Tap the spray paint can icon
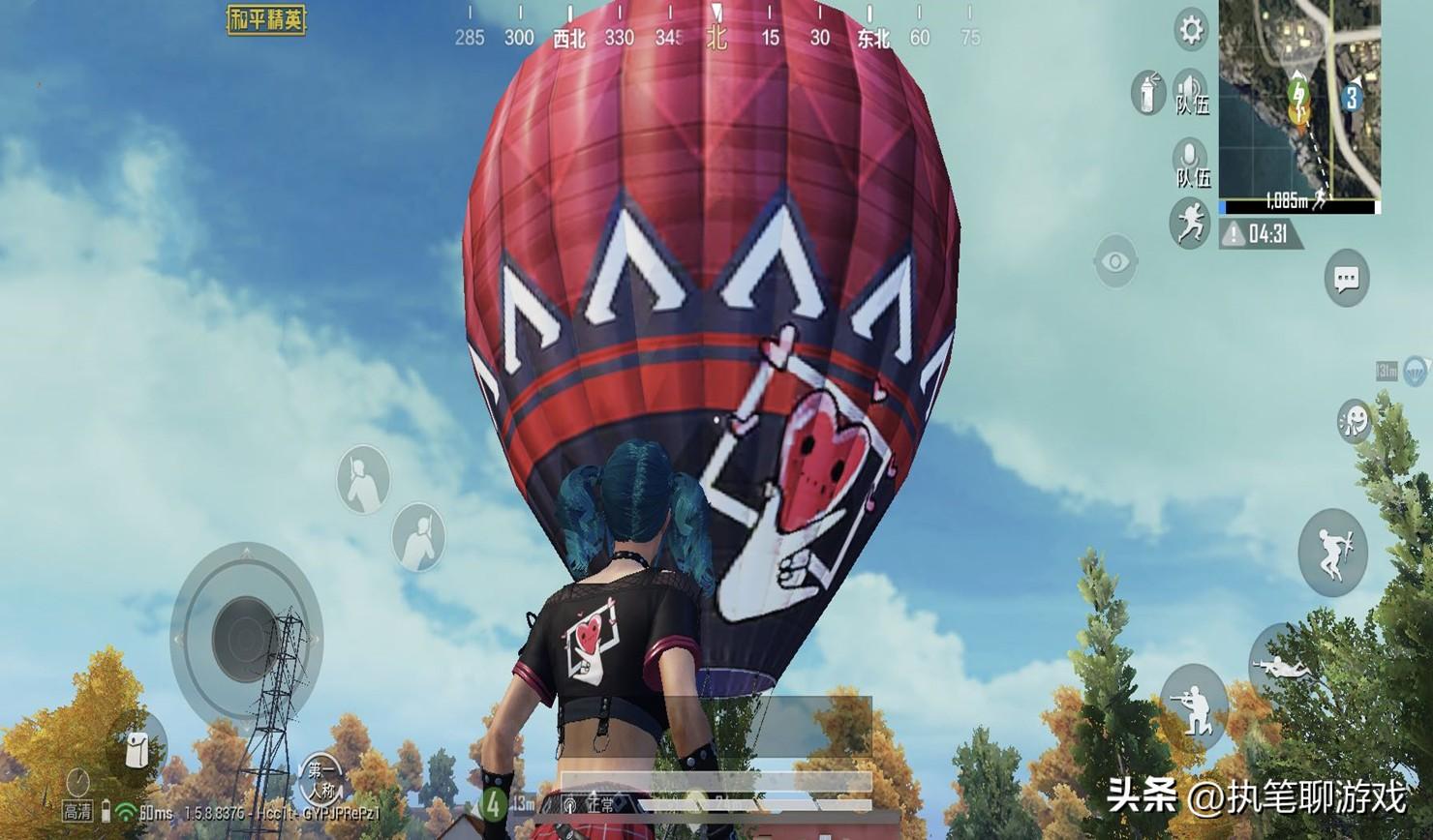This screenshot has height=840, width=1433. tap(1148, 94)
